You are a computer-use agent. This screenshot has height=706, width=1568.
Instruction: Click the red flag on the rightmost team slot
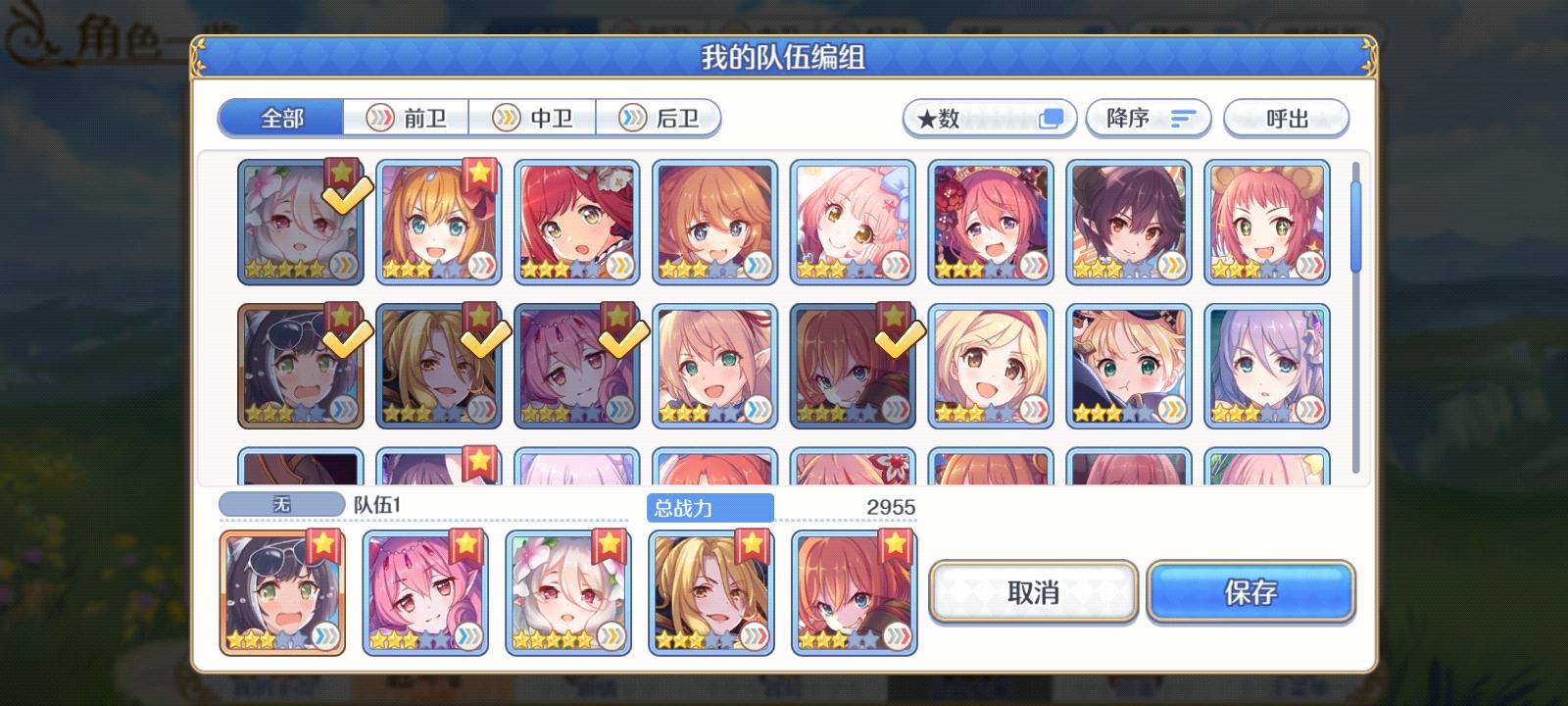pos(895,544)
